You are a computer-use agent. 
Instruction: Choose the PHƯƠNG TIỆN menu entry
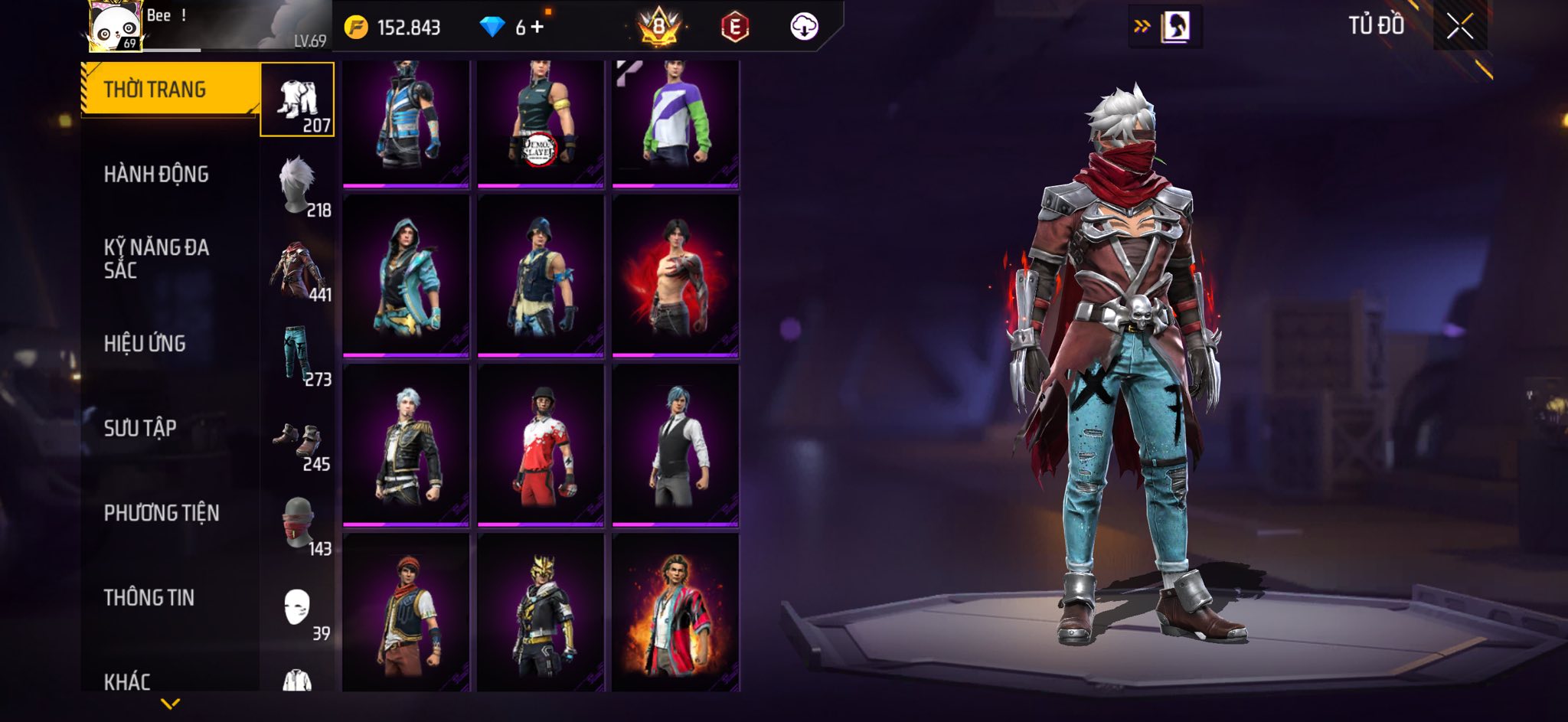pyautogui.click(x=162, y=513)
